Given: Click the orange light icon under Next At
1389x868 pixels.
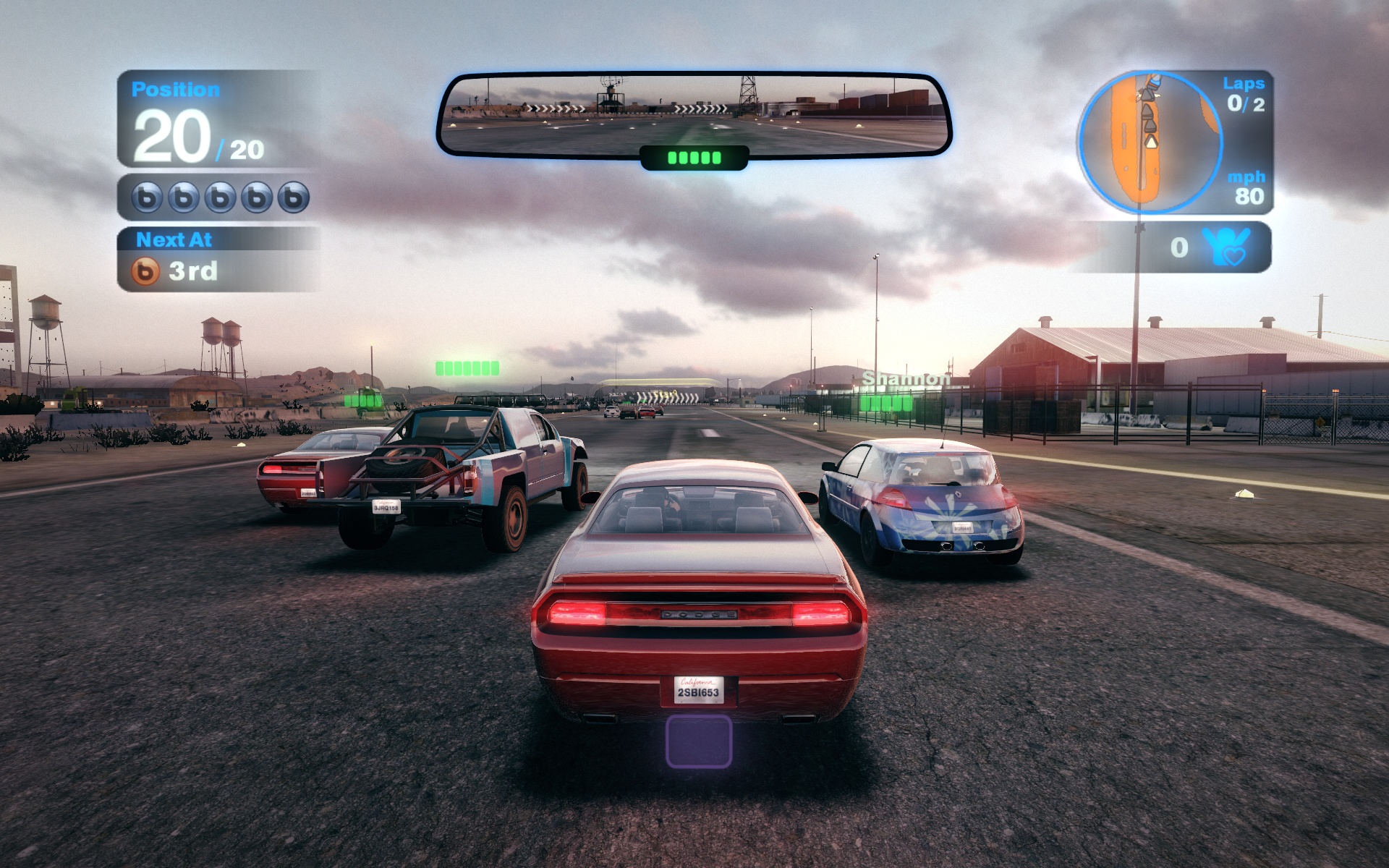Looking at the screenshot, I should pos(145,271).
